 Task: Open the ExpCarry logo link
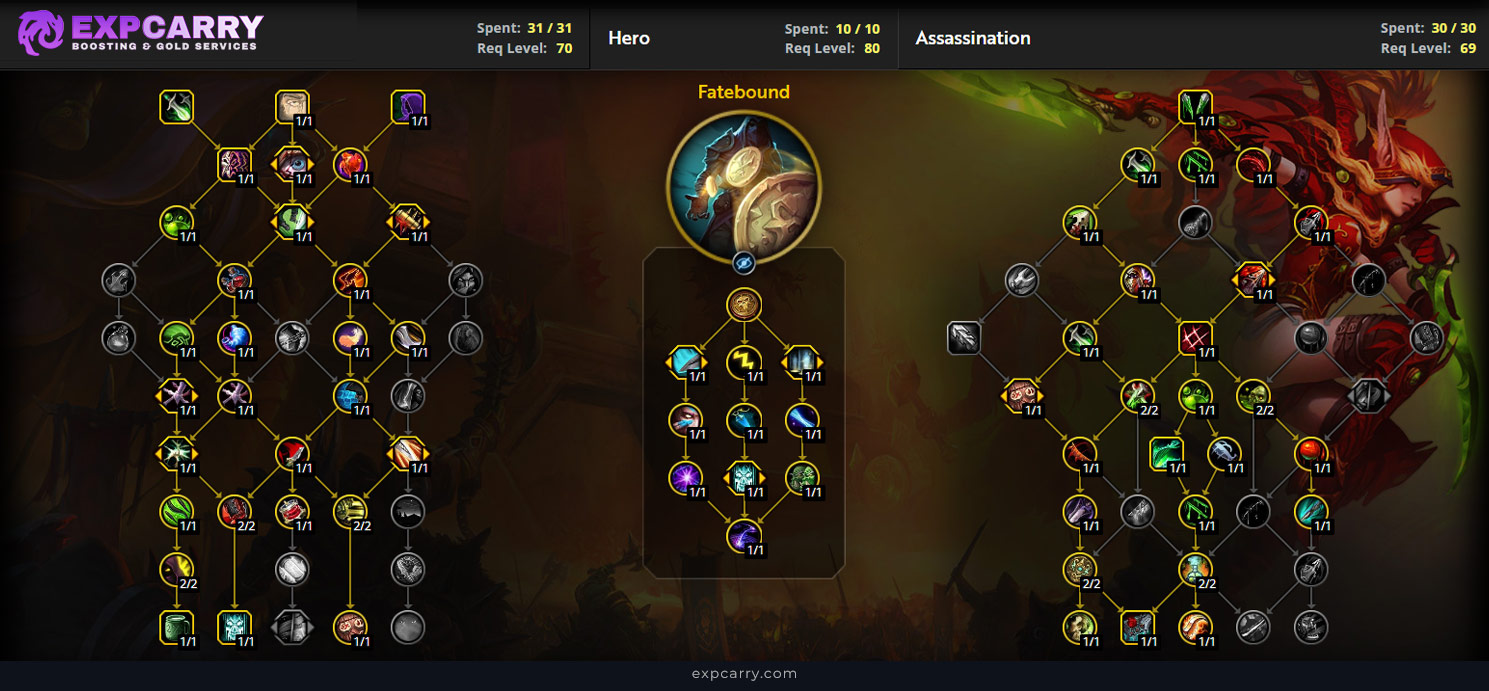[x=140, y=33]
